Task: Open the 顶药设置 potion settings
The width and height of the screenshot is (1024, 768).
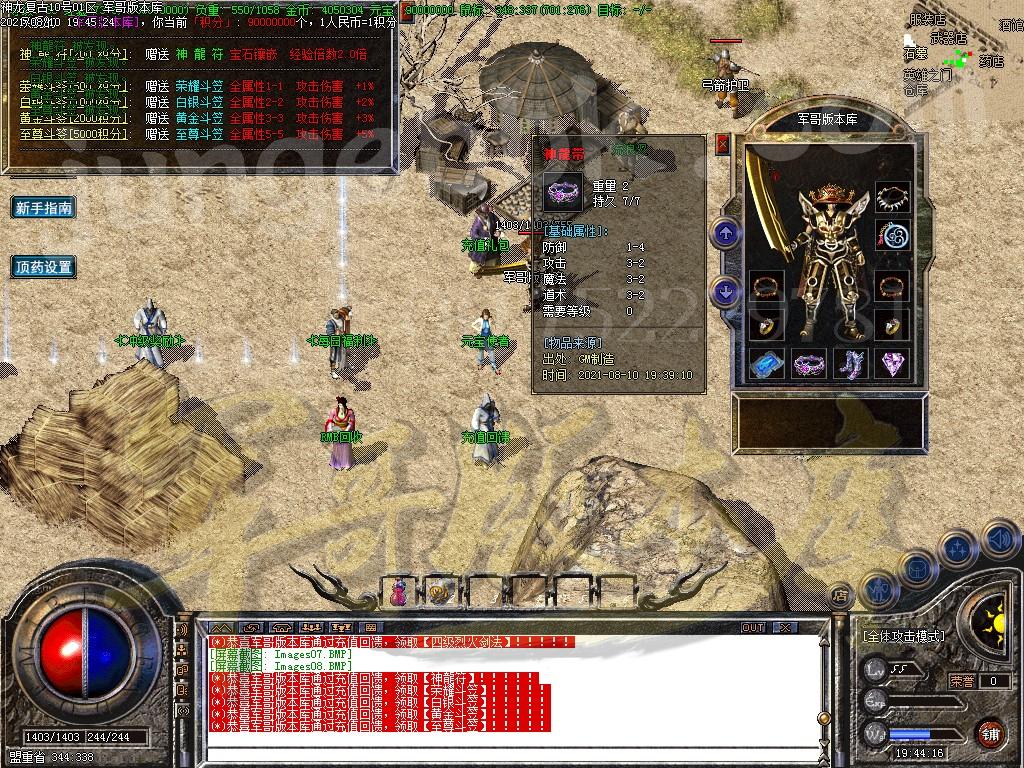Action: point(44,267)
